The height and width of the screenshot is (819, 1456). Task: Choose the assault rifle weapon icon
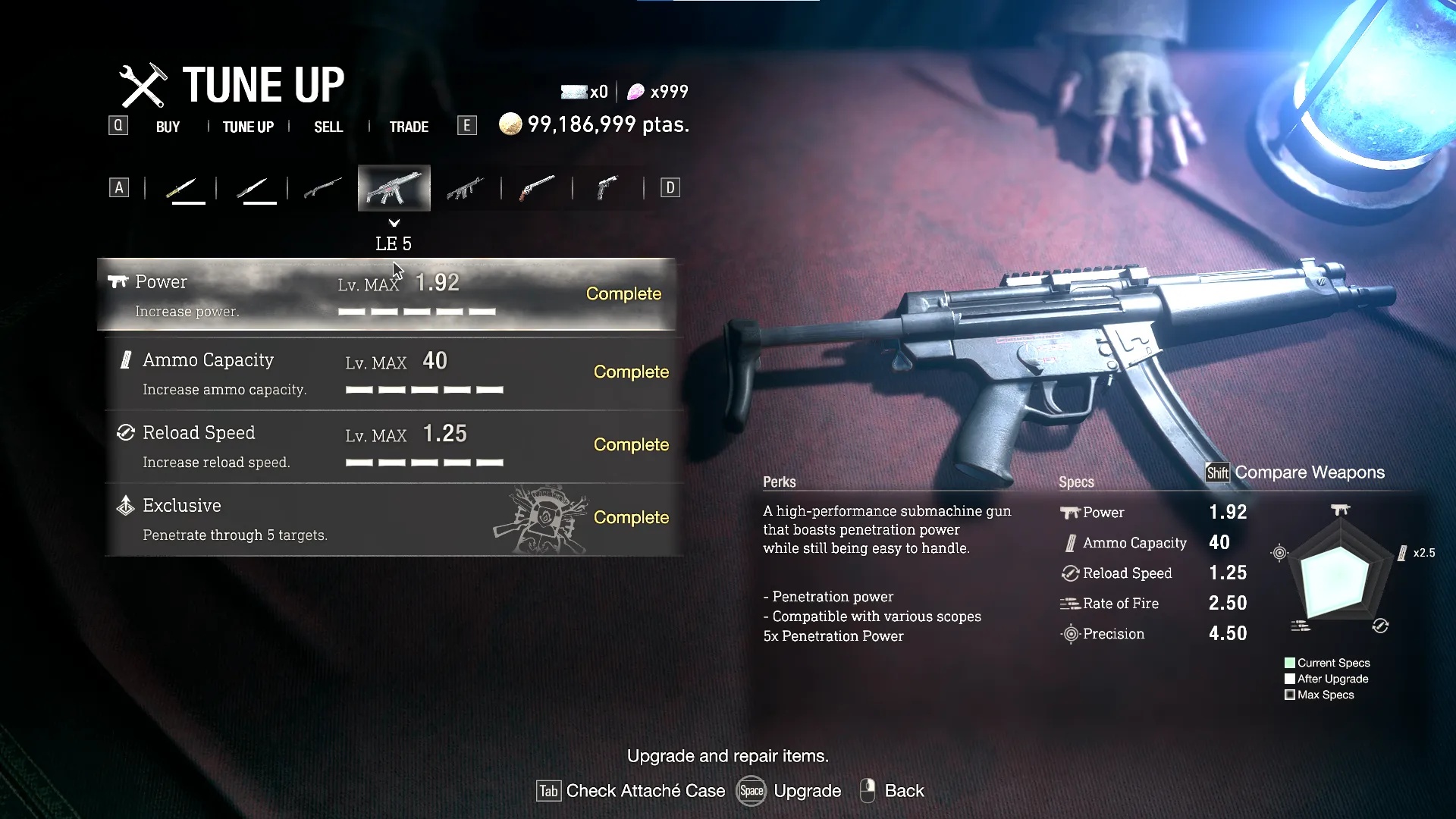[465, 188]
